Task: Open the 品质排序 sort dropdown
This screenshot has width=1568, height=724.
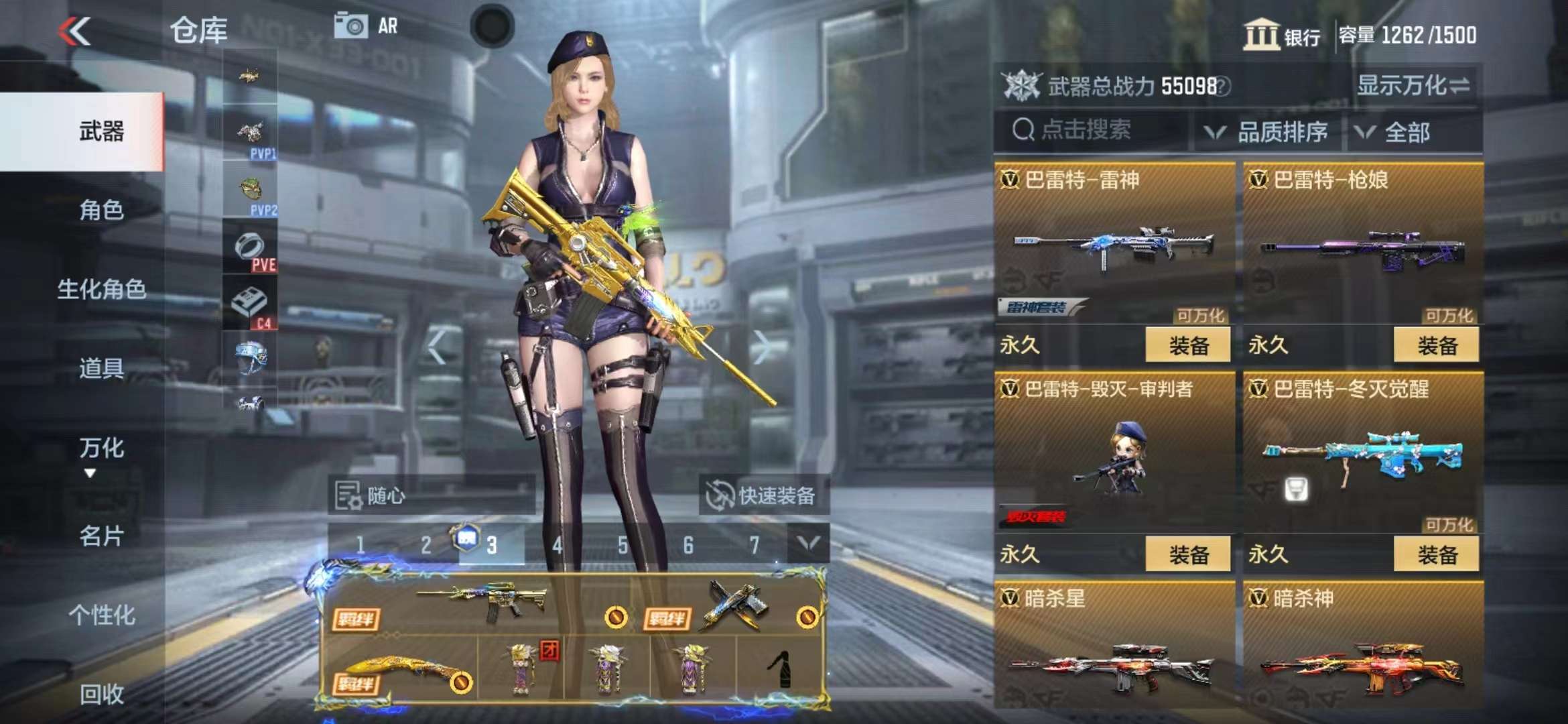Action: (x=1268, y=132)
